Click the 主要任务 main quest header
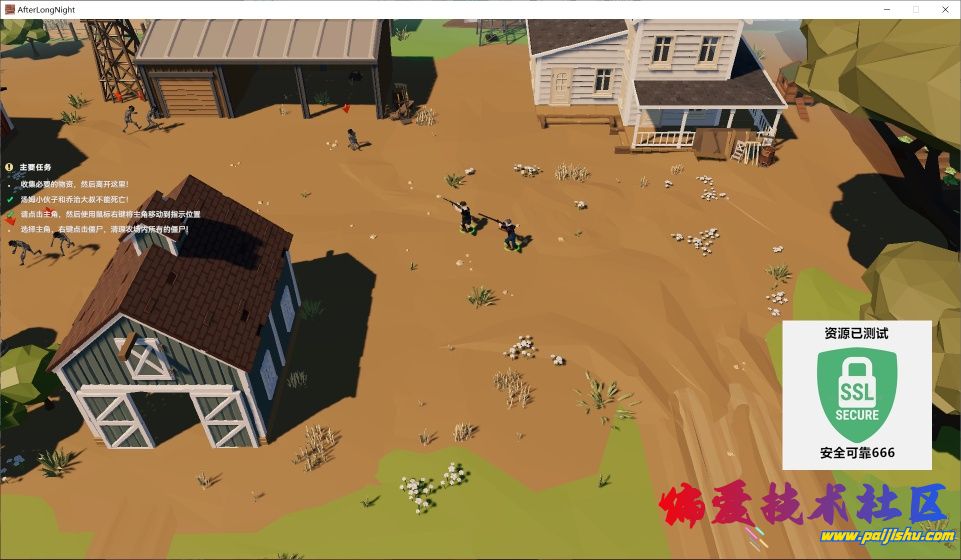 [x=35, y=167]
